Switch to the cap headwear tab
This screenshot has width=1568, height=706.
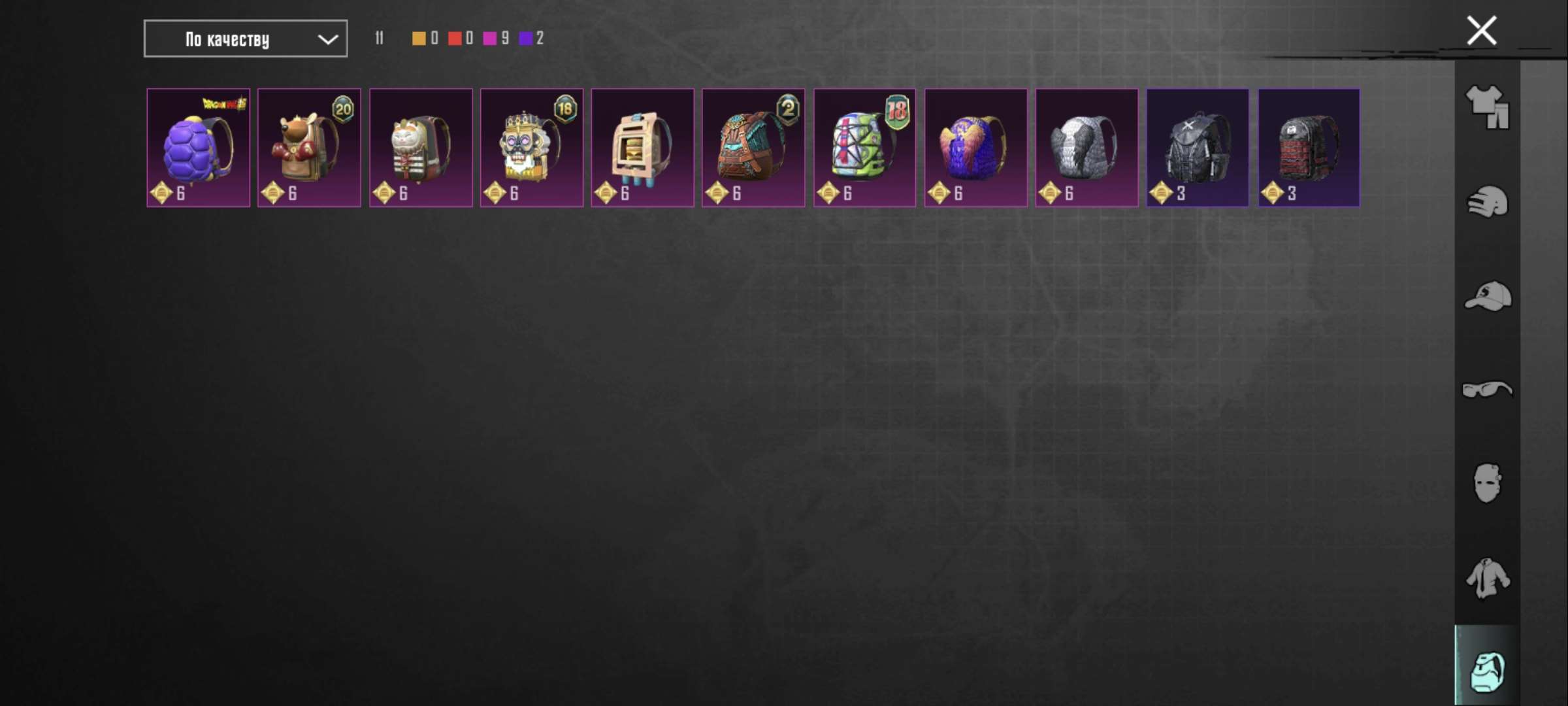tap(1487, 297)
